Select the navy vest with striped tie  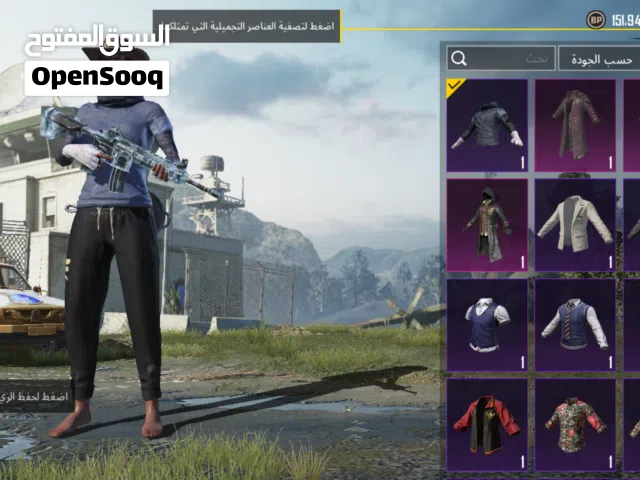[x=574, y=324]
